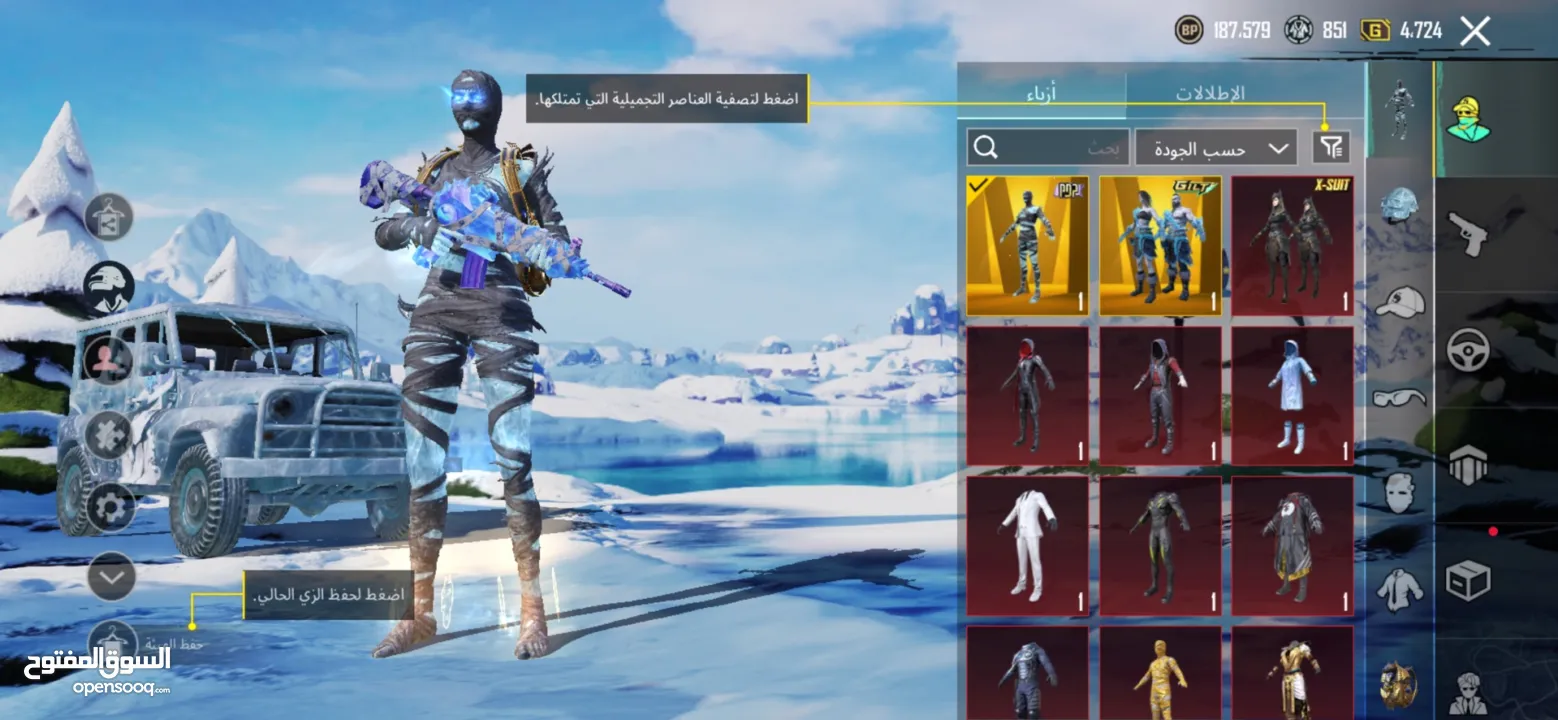Select the equipped PDP mummy outfit tile
This screenshot has width=1558, height=720.
point(1027,246)
